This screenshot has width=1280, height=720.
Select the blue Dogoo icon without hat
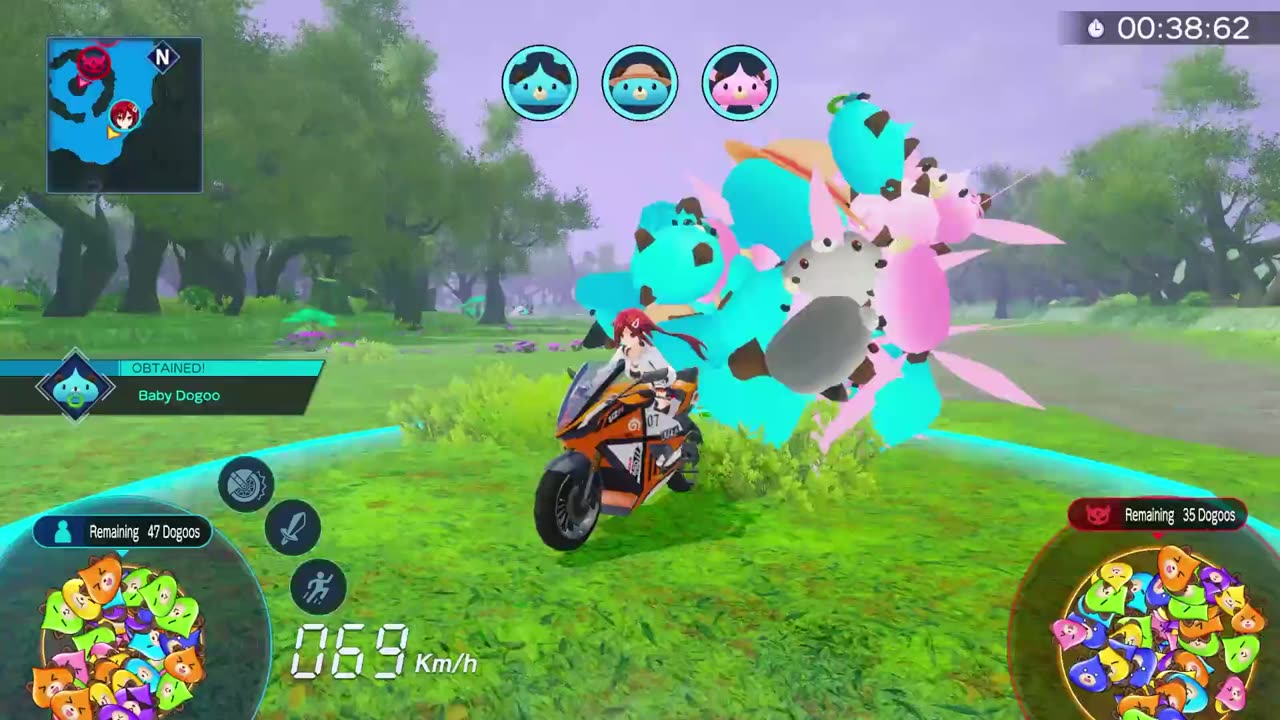tap(540, 83)
